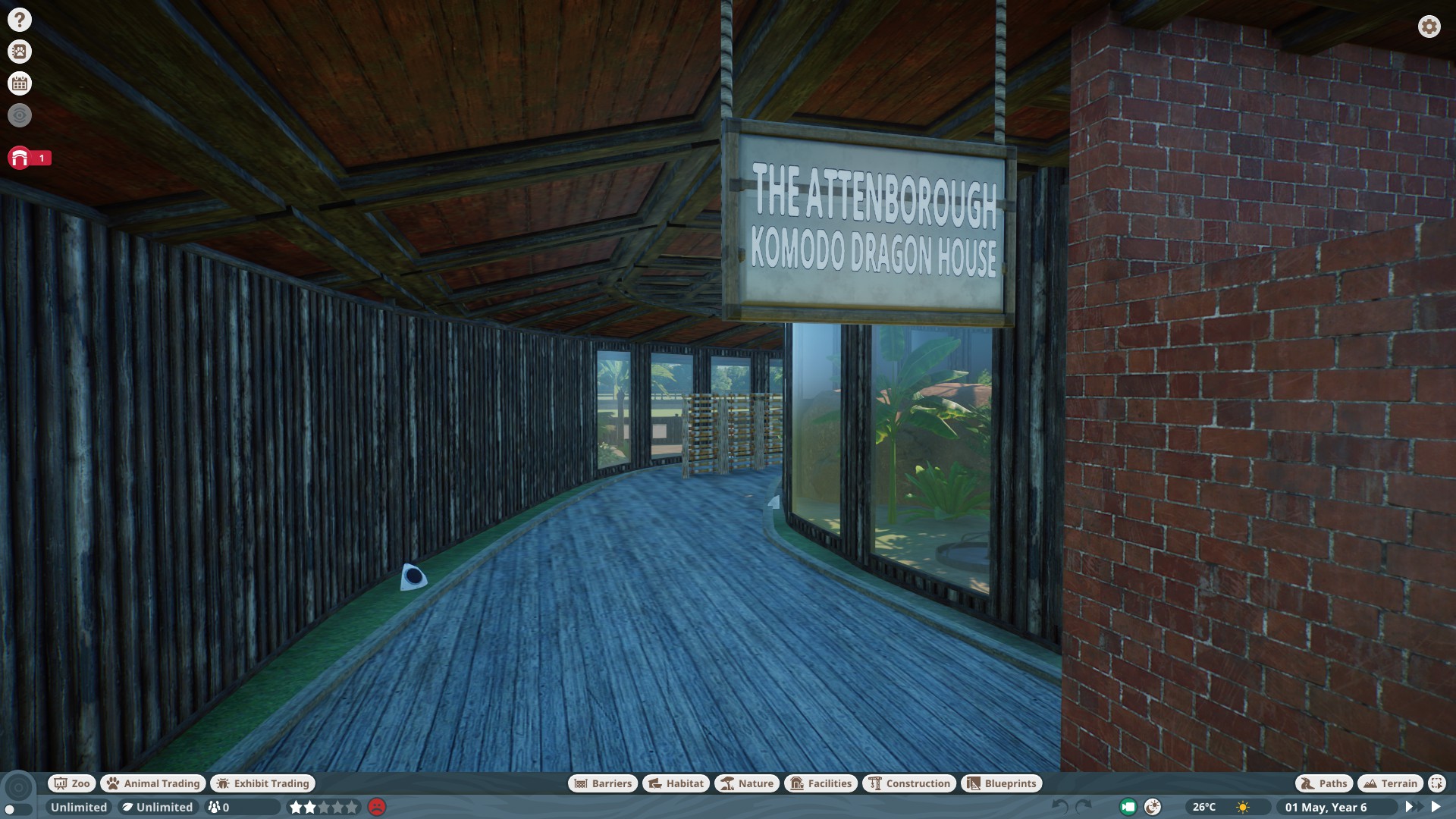Image resolution: width=1456 pixels, height=819 pixels.
Task: Open the Facilities panel
Action: [x=821, y=783]
